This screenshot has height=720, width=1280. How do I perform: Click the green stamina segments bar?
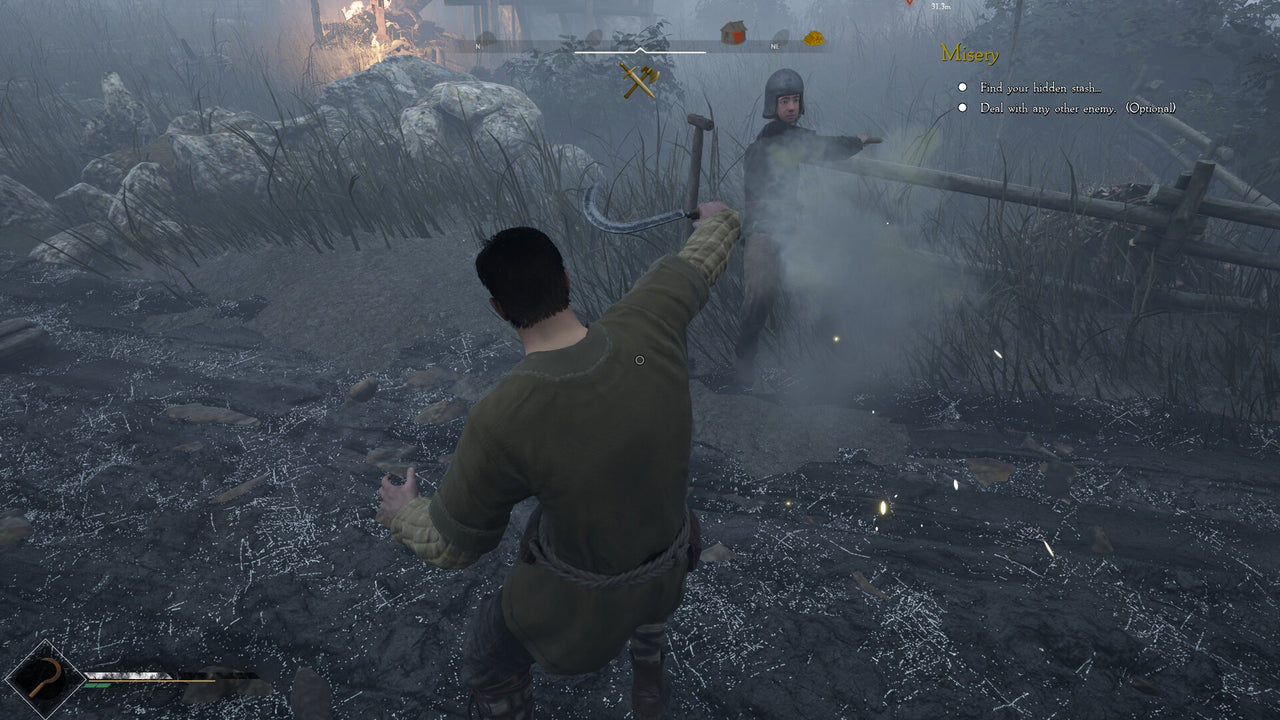point(98,685)
